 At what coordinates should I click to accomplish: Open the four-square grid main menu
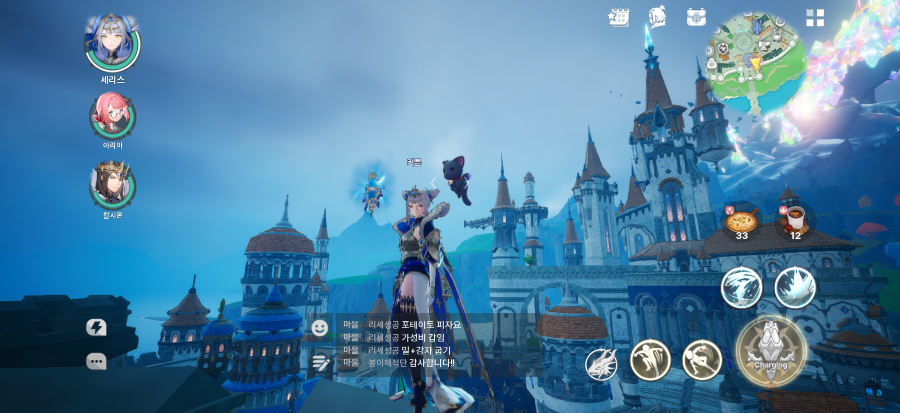point(815,17)
